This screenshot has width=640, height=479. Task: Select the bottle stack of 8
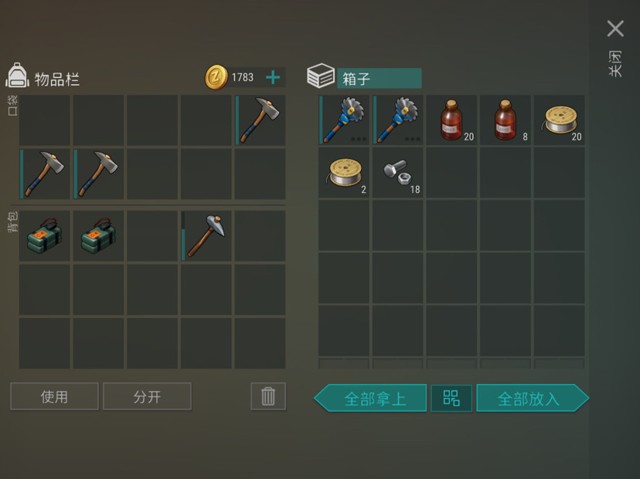point(505,120)
